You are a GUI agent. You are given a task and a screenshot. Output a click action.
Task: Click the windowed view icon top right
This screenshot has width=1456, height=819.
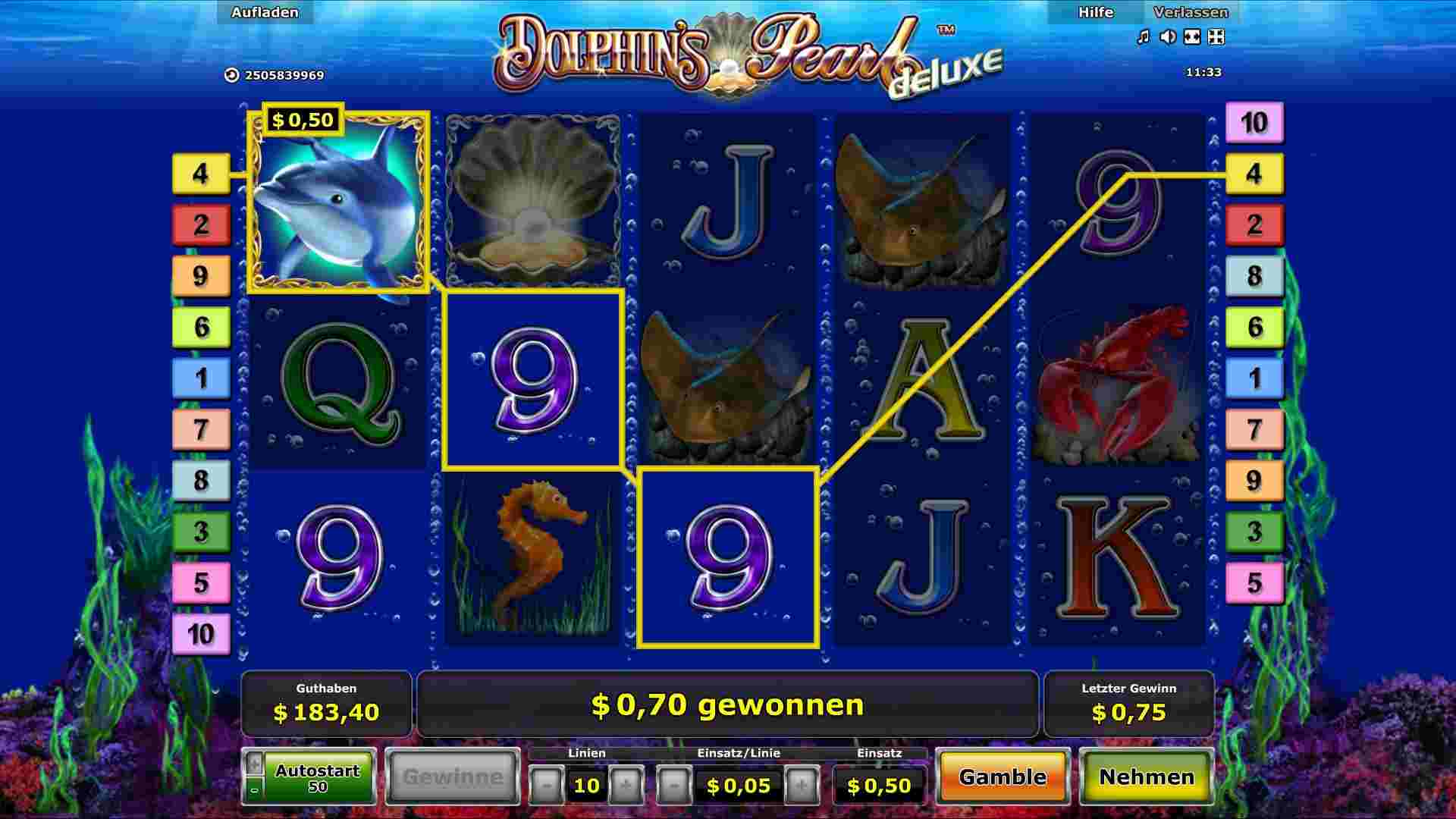1218,36
